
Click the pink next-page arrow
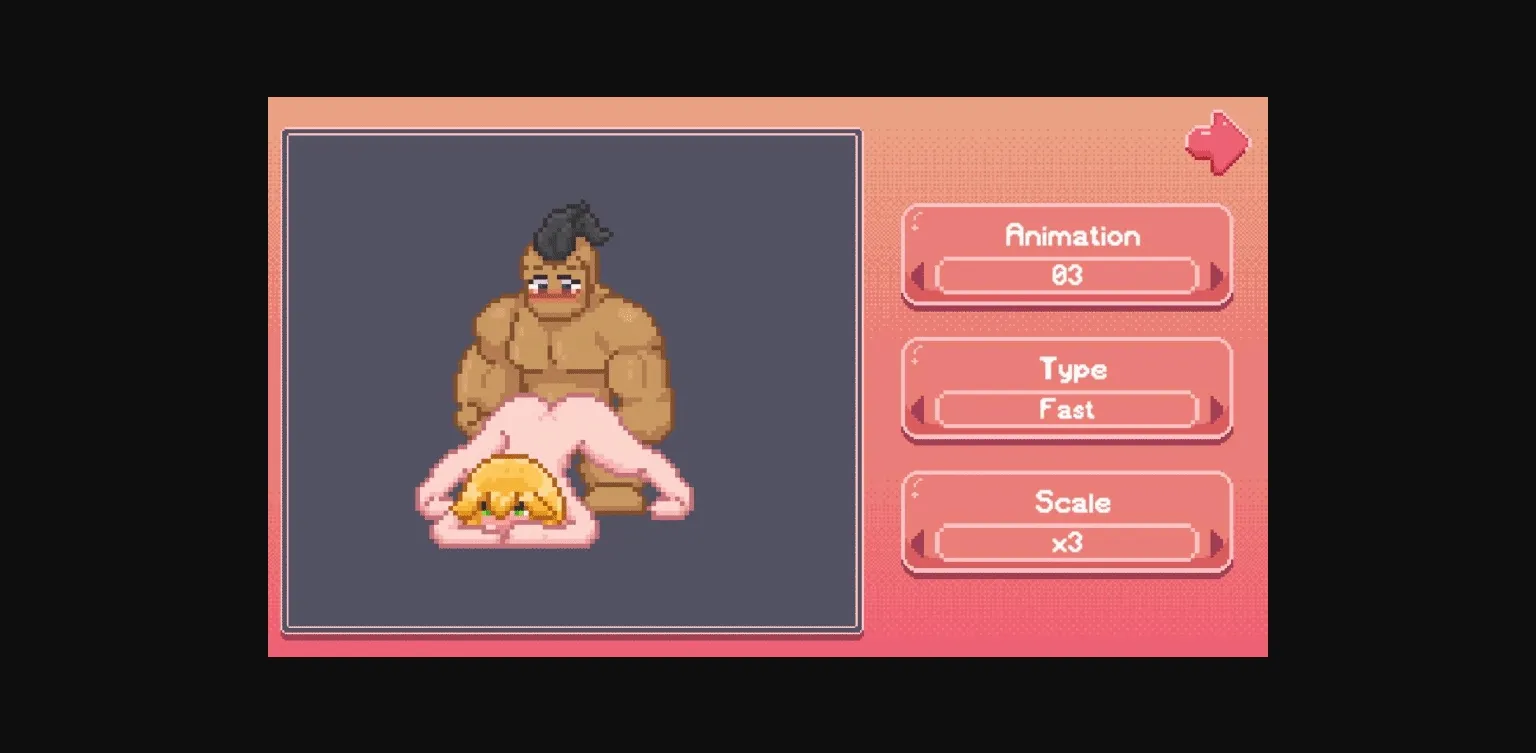(x=1215, y=142)
